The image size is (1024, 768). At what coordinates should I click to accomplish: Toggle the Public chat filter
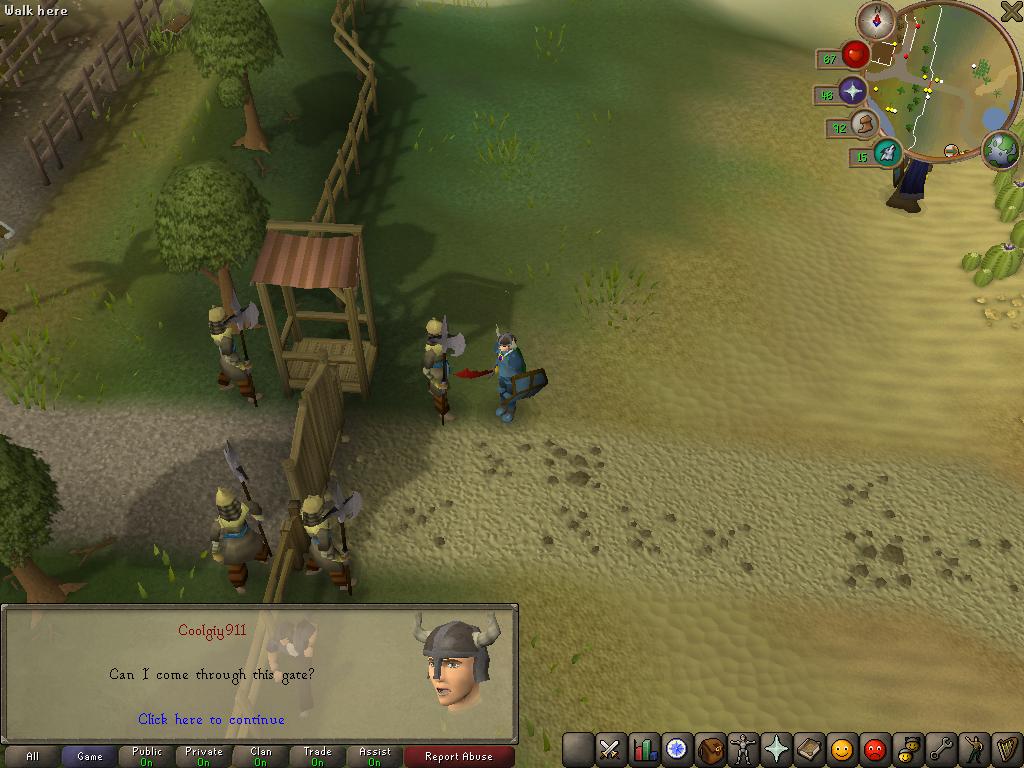coord(147,757)
